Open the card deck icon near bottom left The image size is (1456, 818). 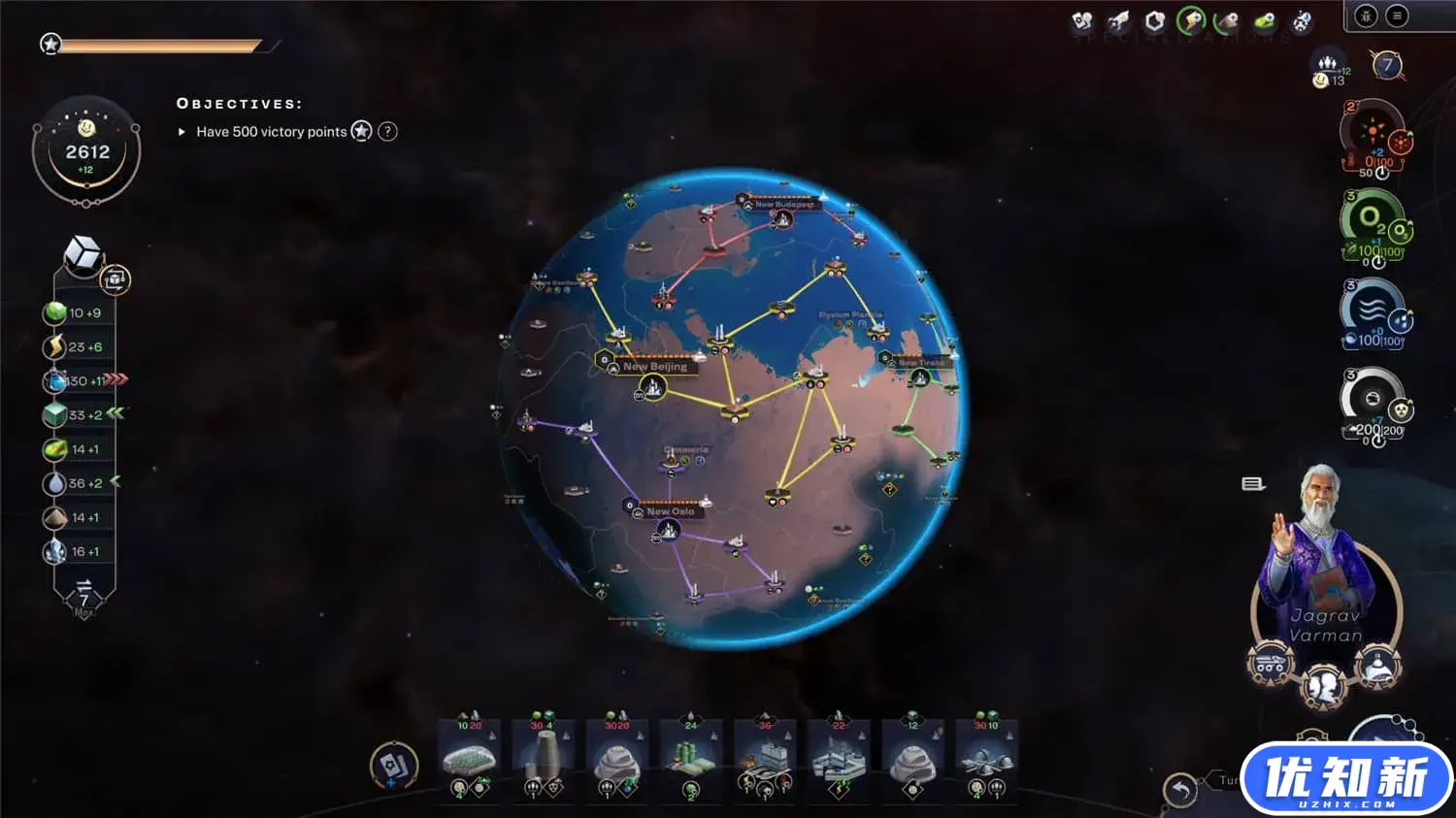394,766
